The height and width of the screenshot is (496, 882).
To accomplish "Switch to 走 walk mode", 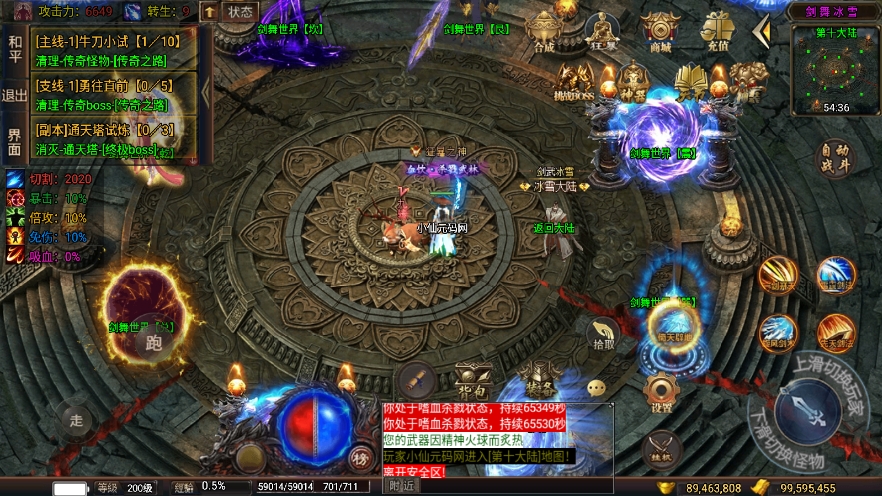I will coord(76,420).
